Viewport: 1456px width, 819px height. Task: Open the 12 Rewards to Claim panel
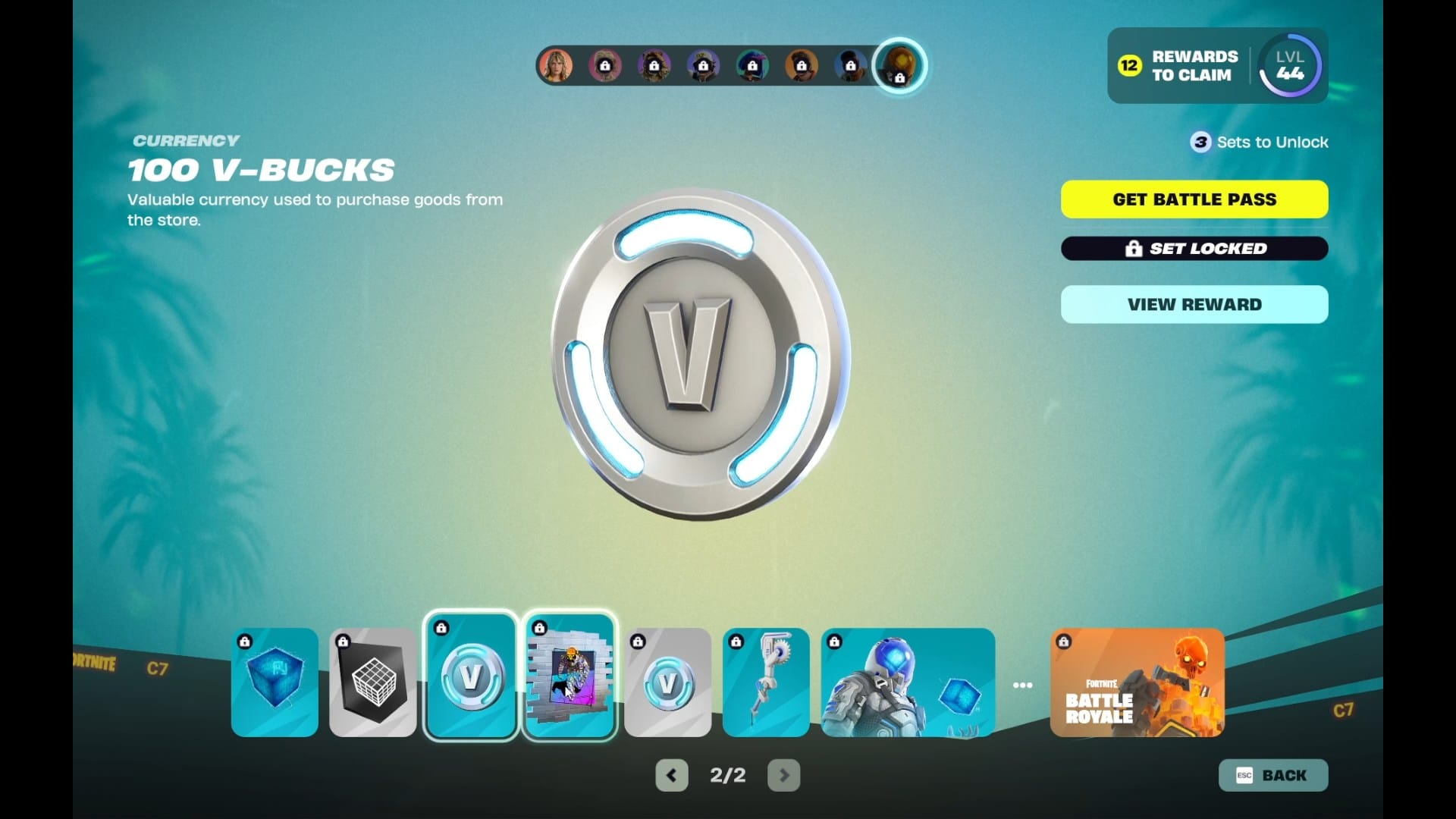(1179, 66)
